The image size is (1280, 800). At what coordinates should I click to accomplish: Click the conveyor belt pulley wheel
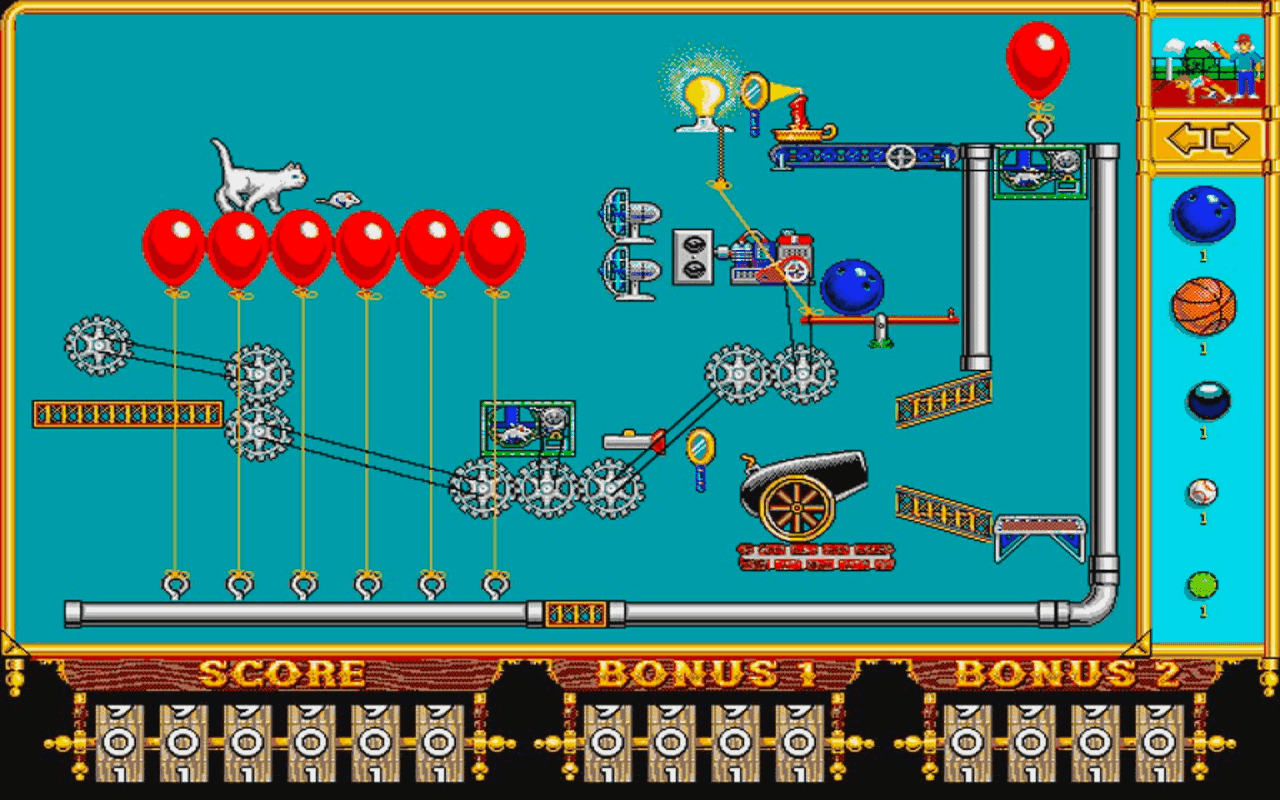[x=899, y=156]
